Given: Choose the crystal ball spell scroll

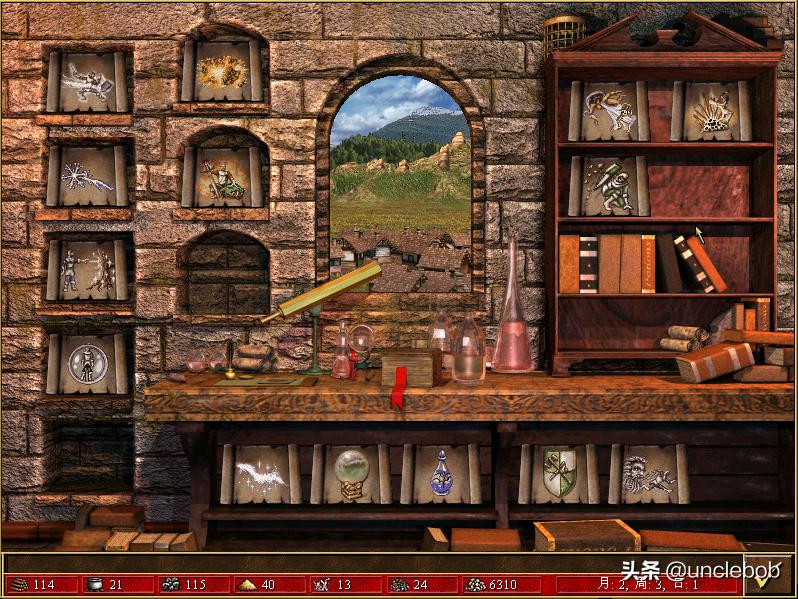Looking at the screenshot, I should [351, 473].
